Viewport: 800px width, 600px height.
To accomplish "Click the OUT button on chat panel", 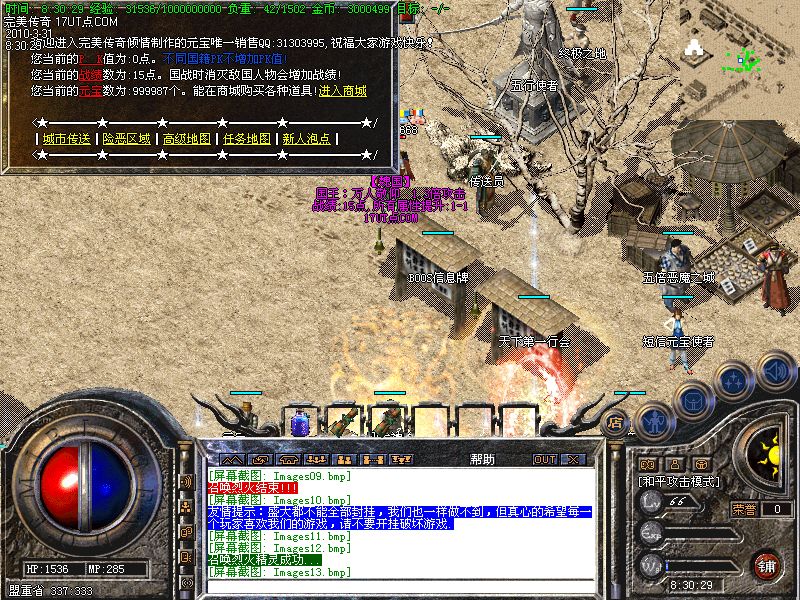I will tap(544, 460).
